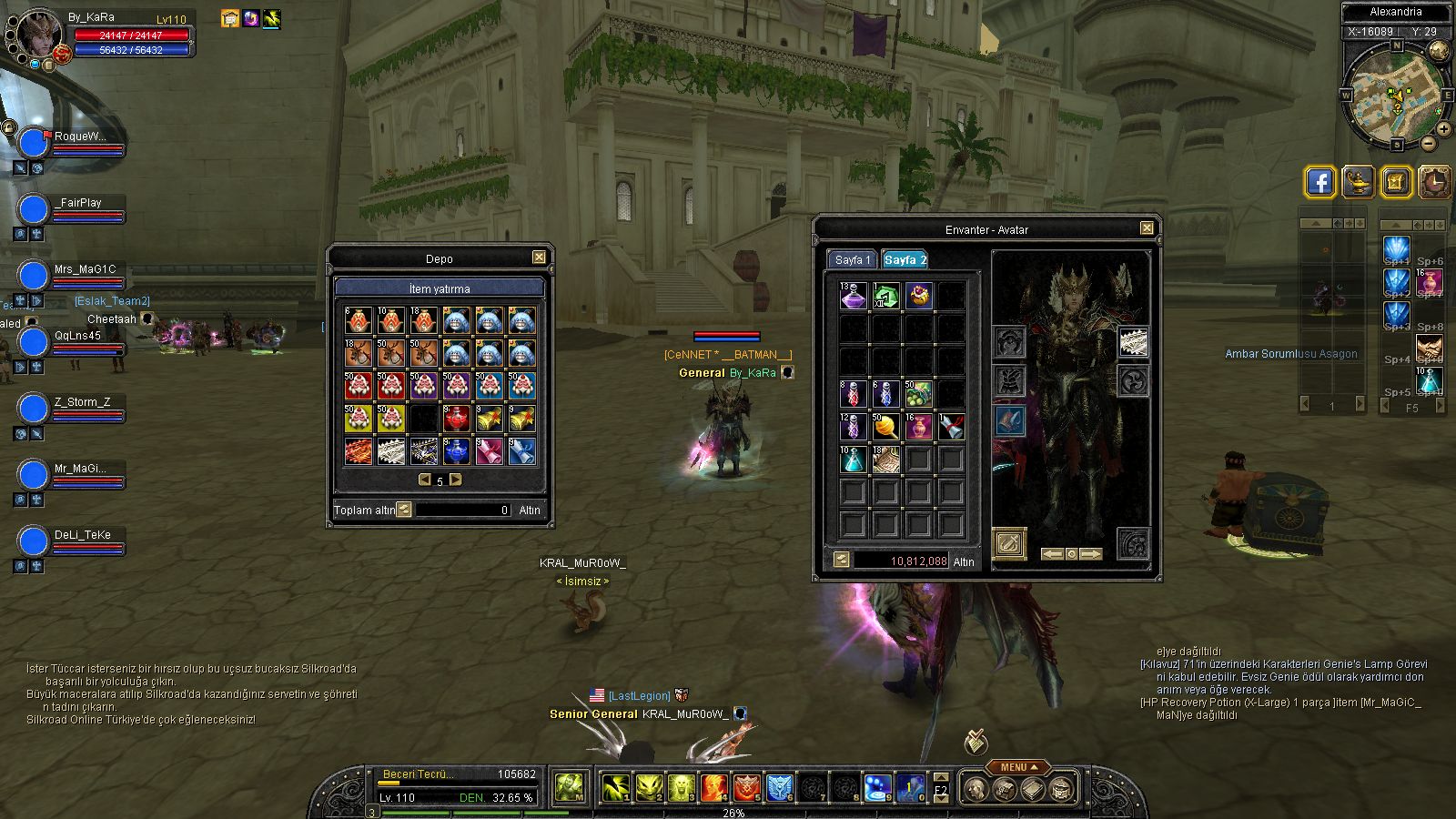Image resolution: width=1456 pixels, height=819 pixels.
Task: Close the Depo storage window
Action: 539,258
